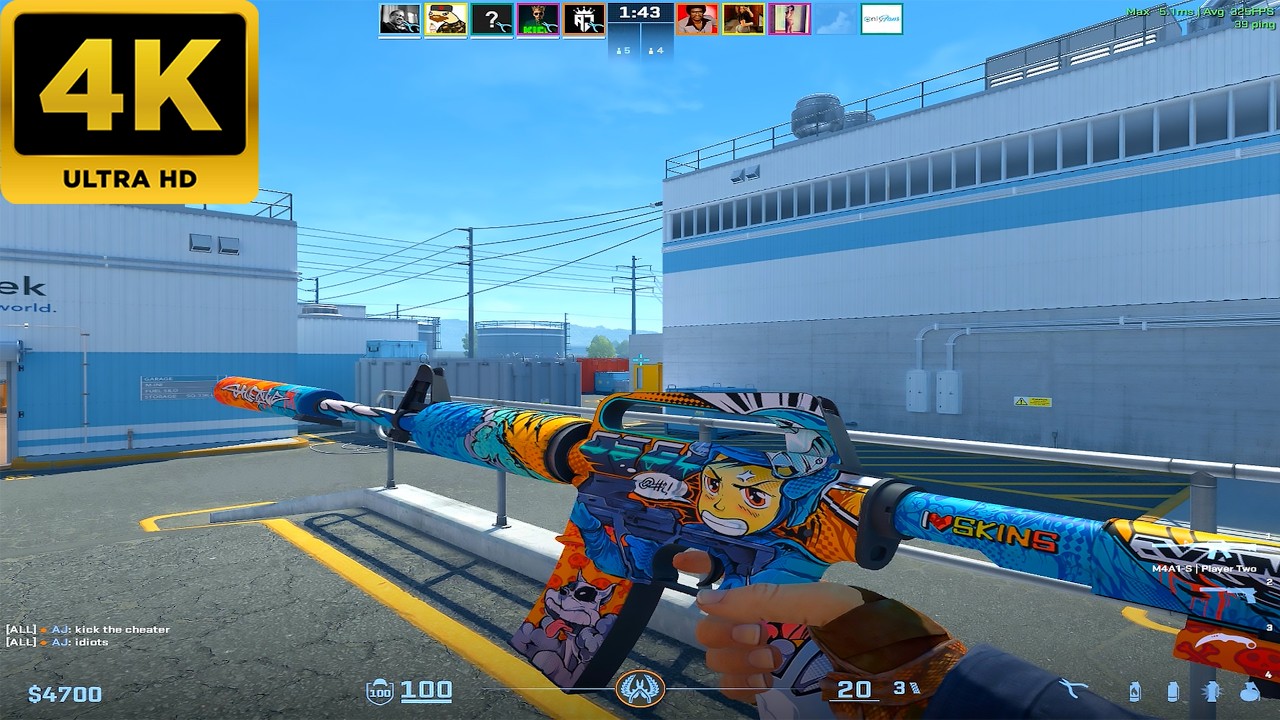This screenshot has height=720, width=1280.
Task: Click the question mark player avatar
Action: pyautogui.click(x=491, y=19)
